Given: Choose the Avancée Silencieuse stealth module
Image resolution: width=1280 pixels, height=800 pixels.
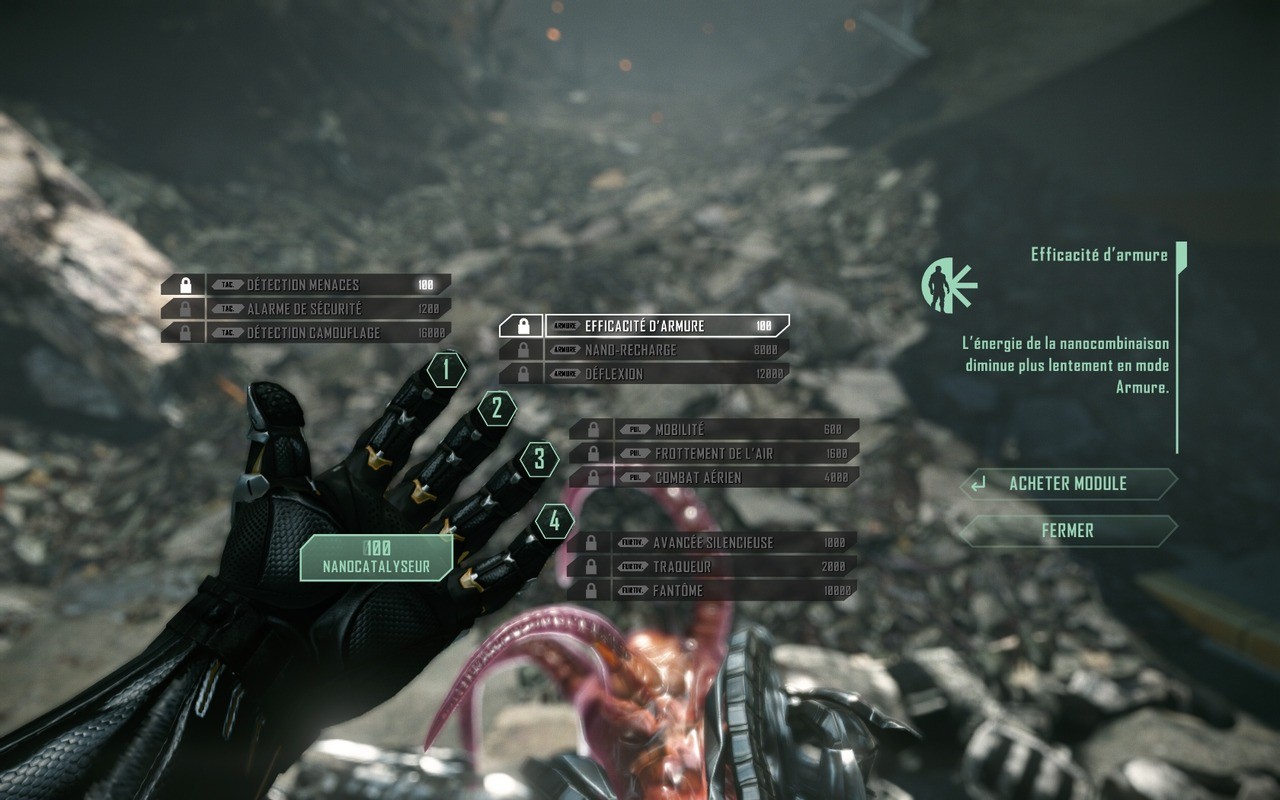Looking at the screenshot, I should pyautogui.click(x=712, y=543).
